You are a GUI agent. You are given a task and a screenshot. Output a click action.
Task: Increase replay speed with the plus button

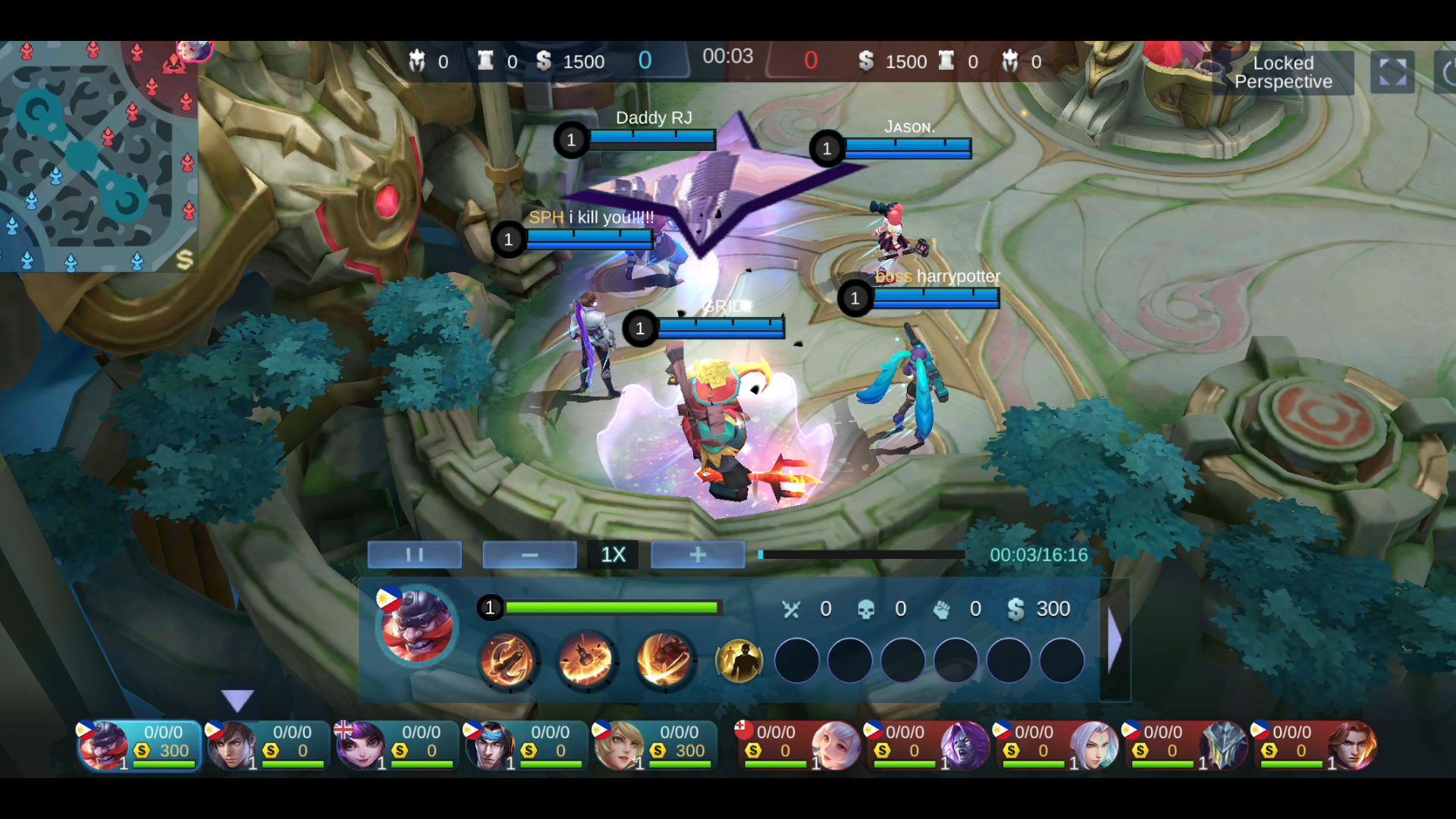(698, 555)
